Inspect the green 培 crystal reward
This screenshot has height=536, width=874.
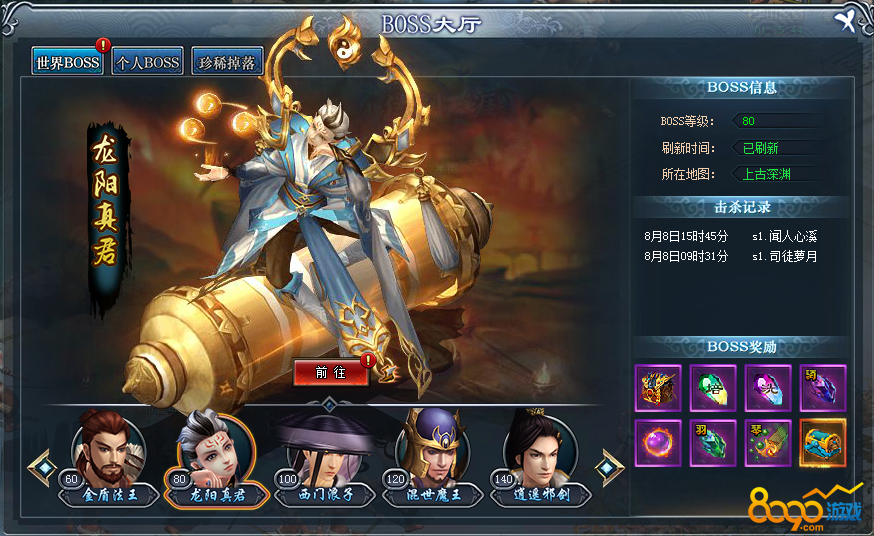tap(713, 388)
